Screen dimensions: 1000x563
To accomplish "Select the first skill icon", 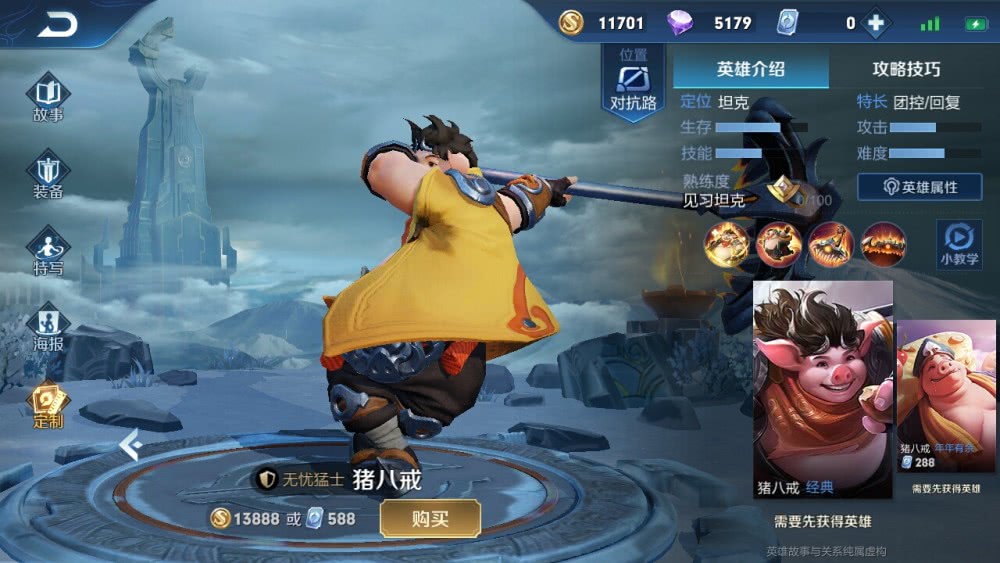I will [727, 244].
